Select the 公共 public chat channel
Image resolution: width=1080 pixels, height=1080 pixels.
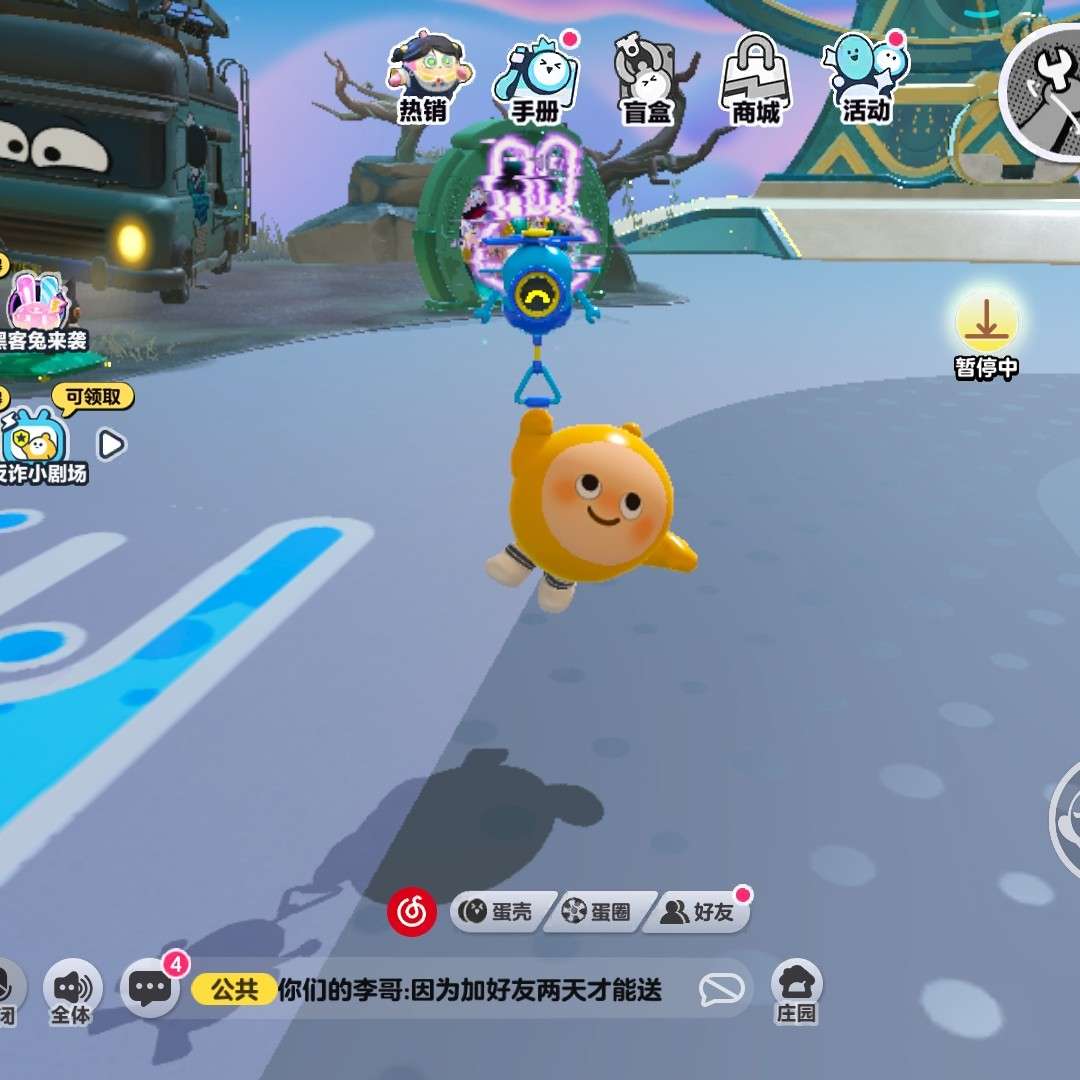tap(234, 990)
